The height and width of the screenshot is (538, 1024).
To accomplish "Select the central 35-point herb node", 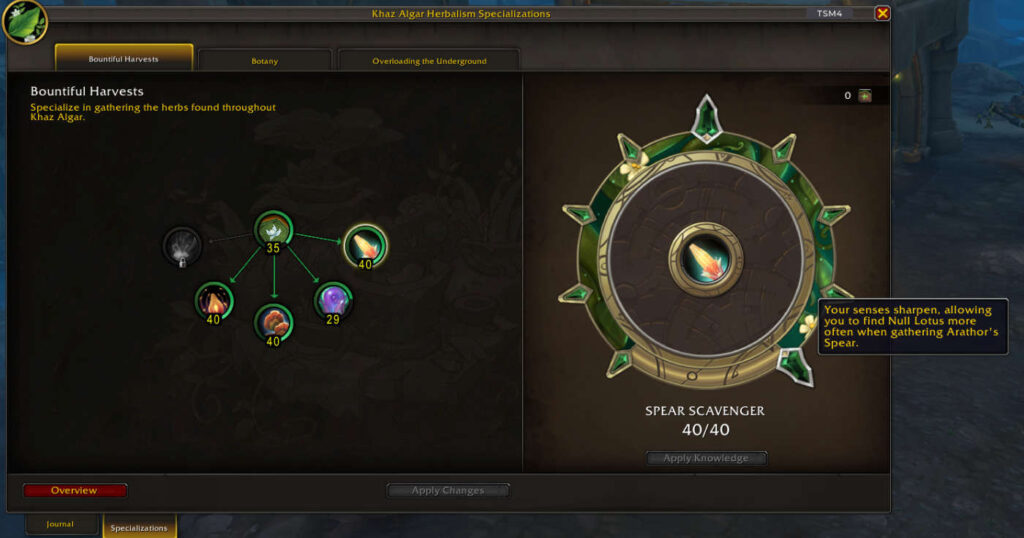I will coord(272,231).
